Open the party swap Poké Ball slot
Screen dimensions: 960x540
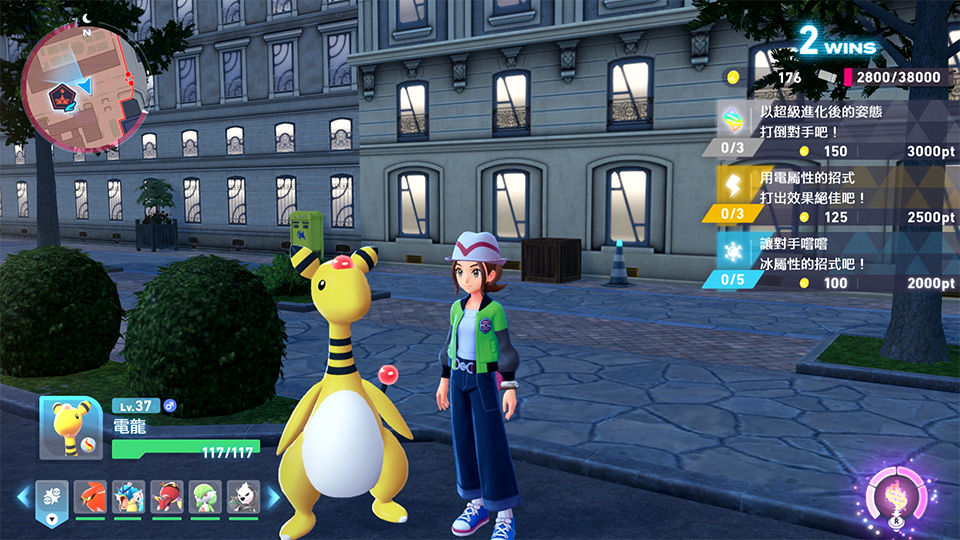click(51, 496)
